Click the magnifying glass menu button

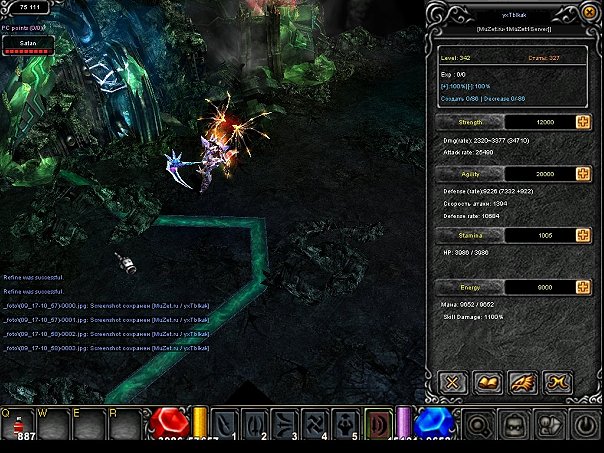point(479,427)
